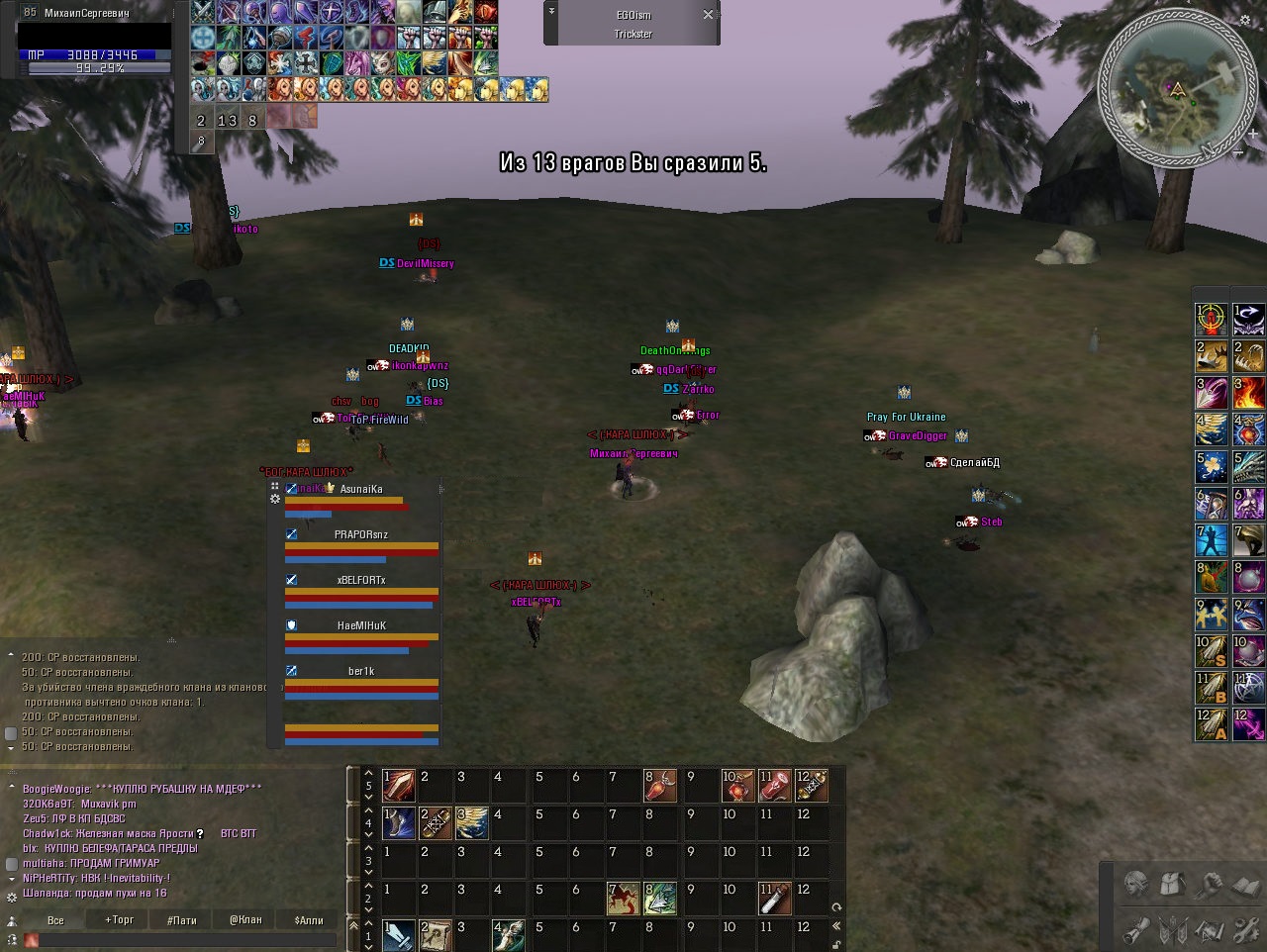Open the clan banners icon
This screenshot has width=1267, height=952.
[x=1173, y=930]
